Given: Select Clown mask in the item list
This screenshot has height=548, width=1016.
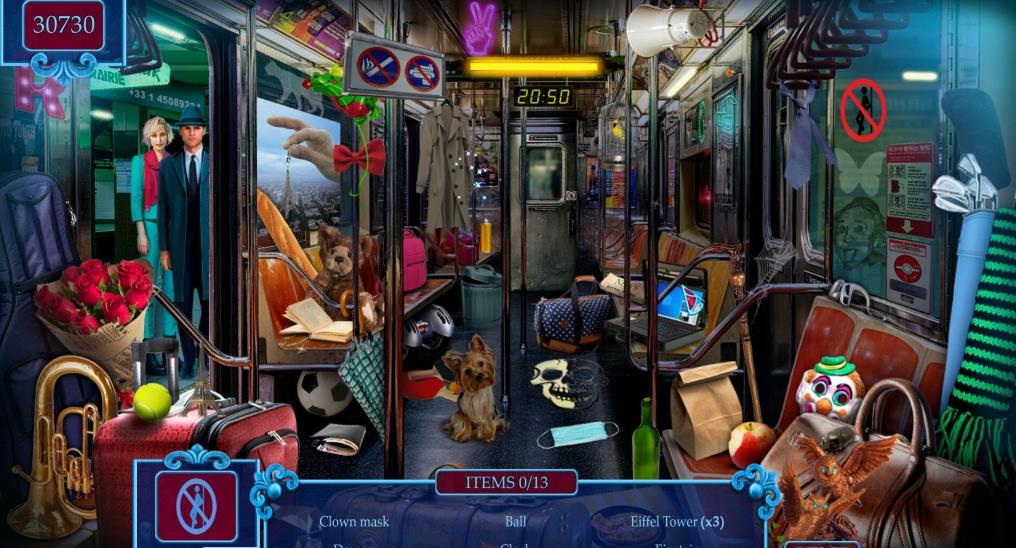Looking at the screenshot, I should pos(354,521).
